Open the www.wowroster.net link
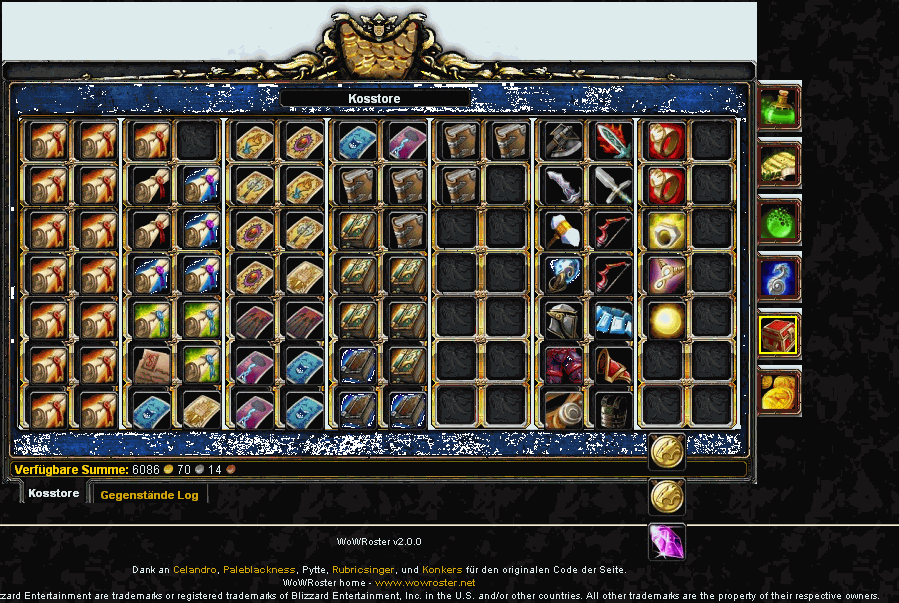Image resolution: width=899 pixels, height=603 pixels. 425,582
